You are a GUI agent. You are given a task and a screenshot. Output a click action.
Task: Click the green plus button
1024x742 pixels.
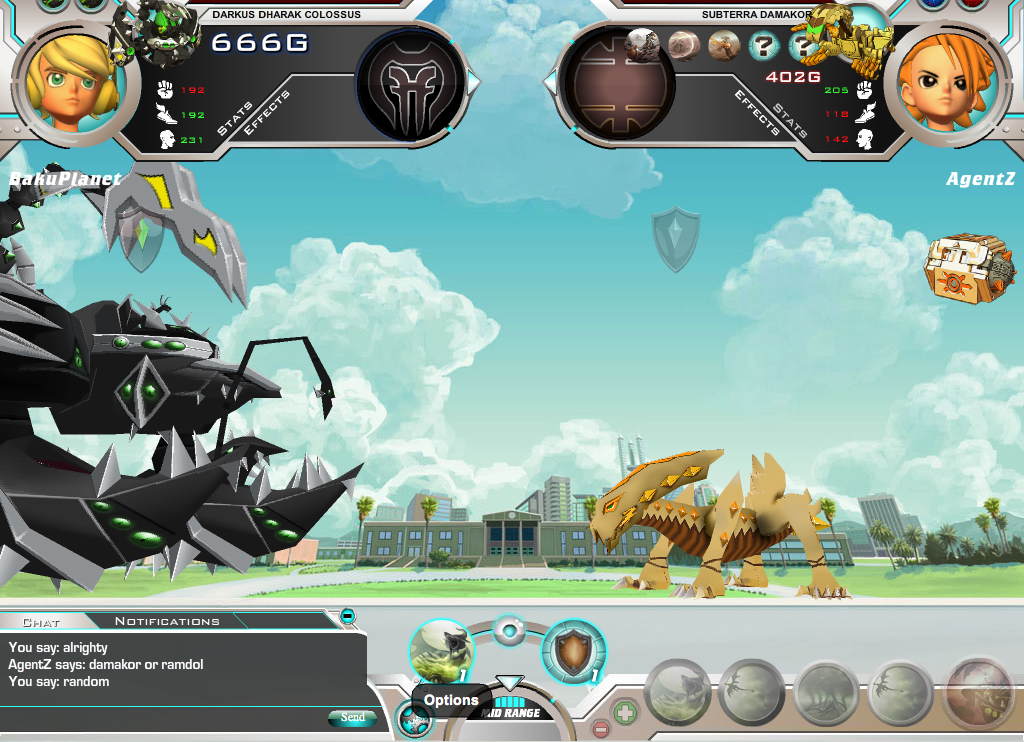tap(625, 714)
